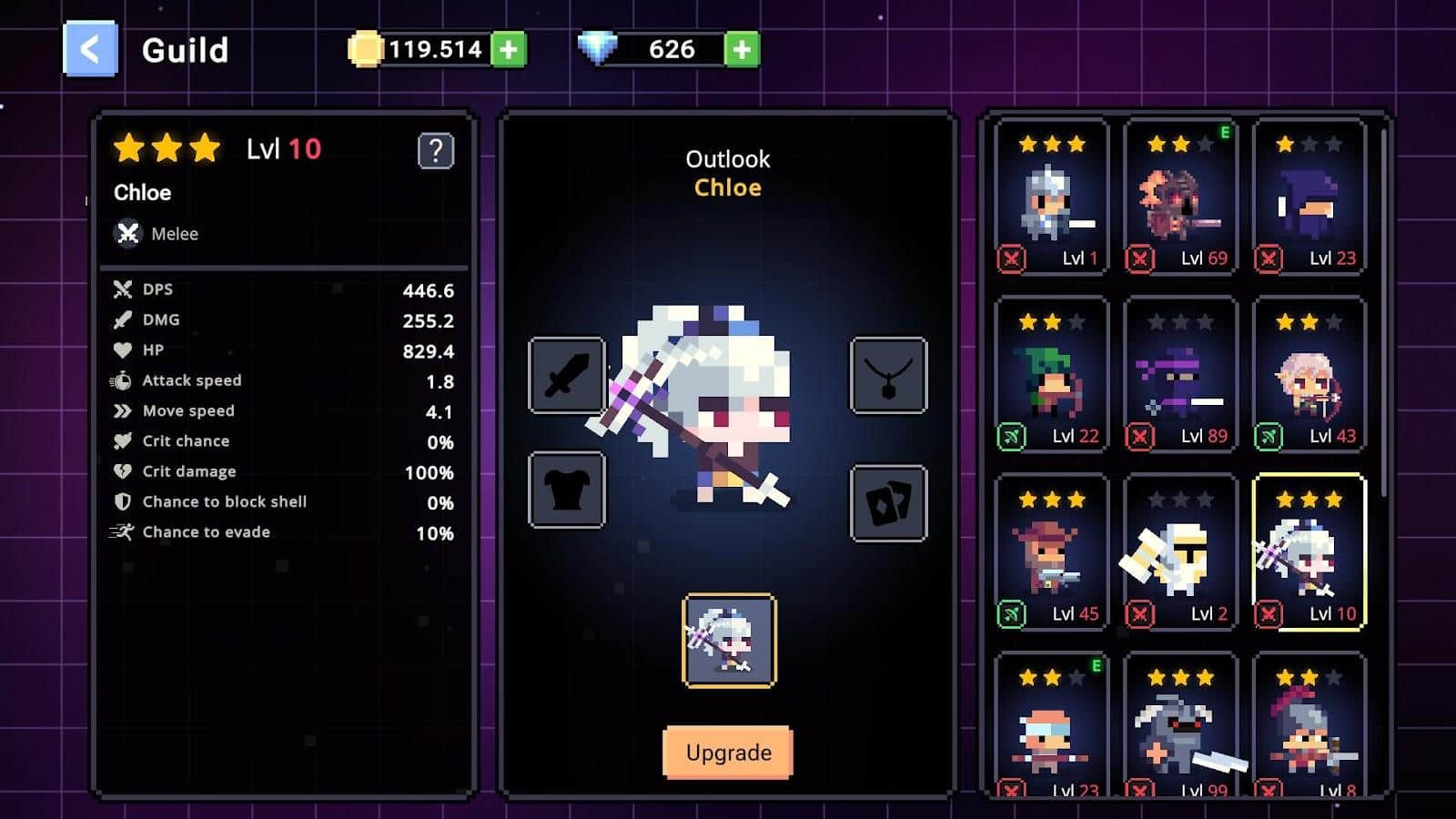Image resolution: width=1456 pixels, height=819 pixels.
Task: Select the Lvl 89 purple ninja hero
Action: tap(1180, 374)
